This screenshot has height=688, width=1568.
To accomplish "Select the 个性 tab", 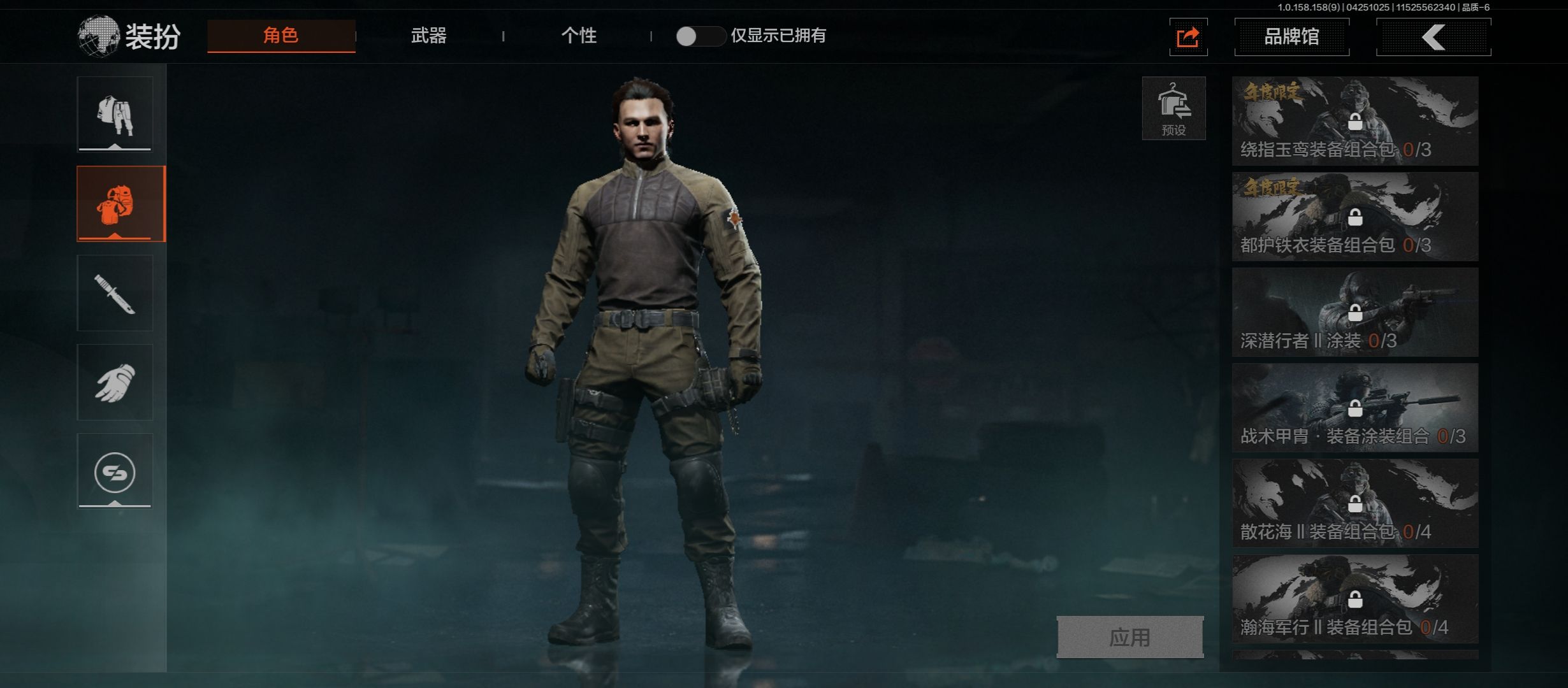I will pyautogui.click(x=579, y=36).
